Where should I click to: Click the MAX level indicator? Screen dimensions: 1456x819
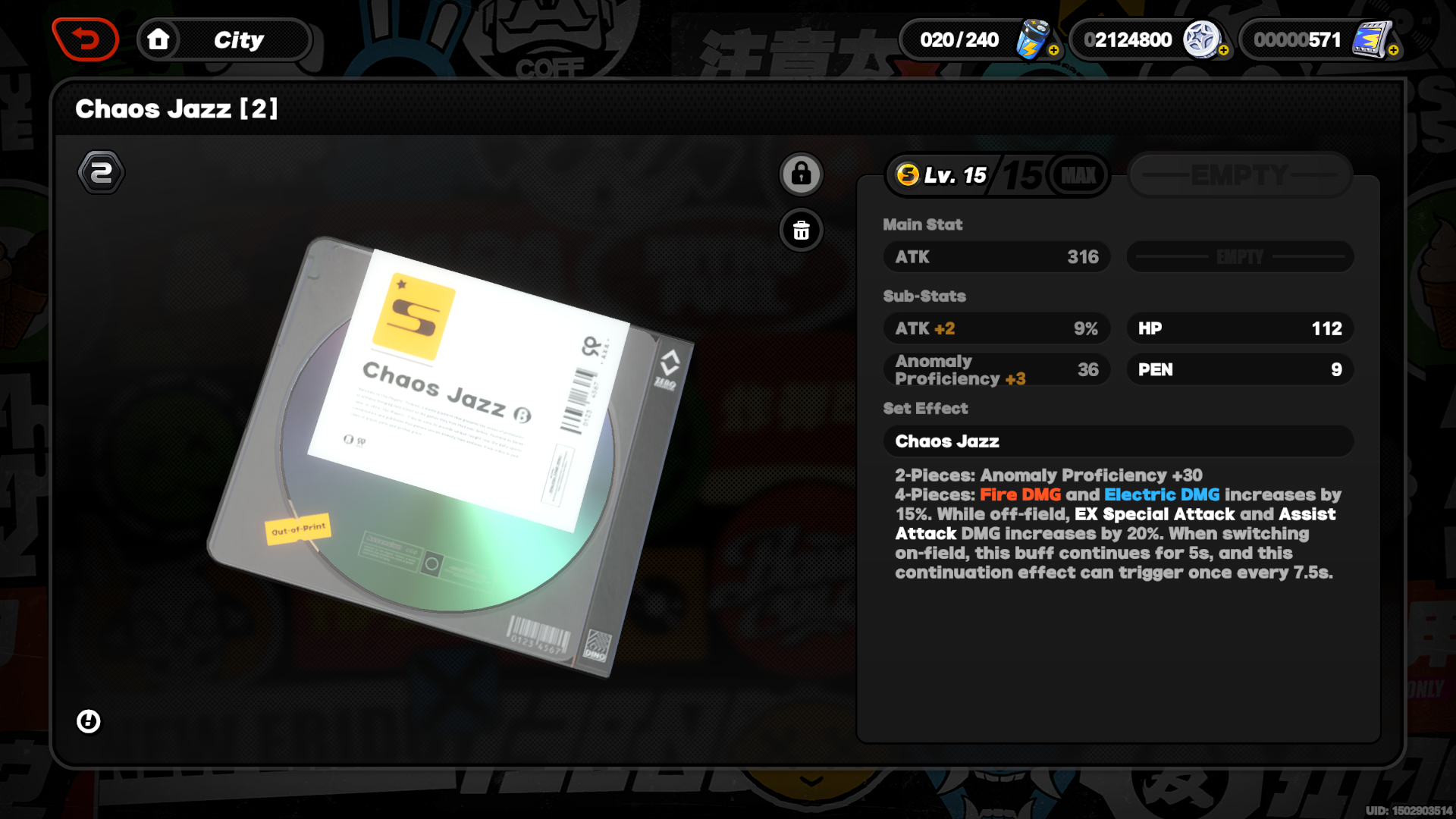click(1078, 174)
